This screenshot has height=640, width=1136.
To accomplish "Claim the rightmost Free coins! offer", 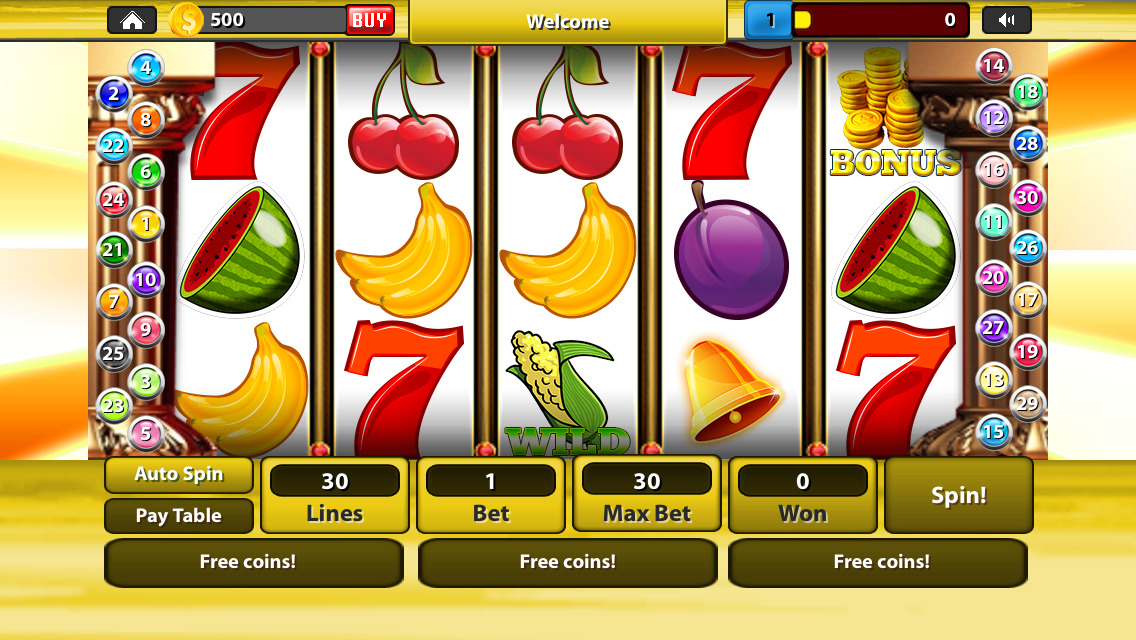I will tap(878, 562).
